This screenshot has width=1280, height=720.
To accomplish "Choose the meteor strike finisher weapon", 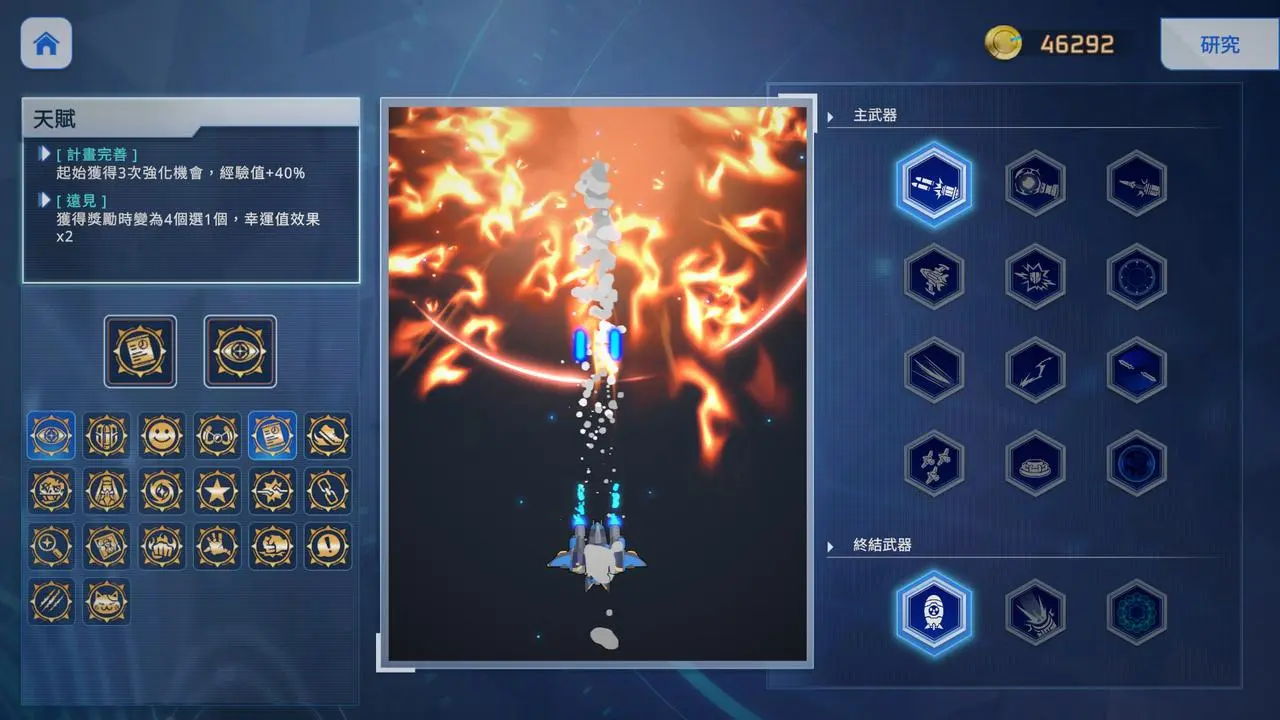I will (x=1035, y=612).
